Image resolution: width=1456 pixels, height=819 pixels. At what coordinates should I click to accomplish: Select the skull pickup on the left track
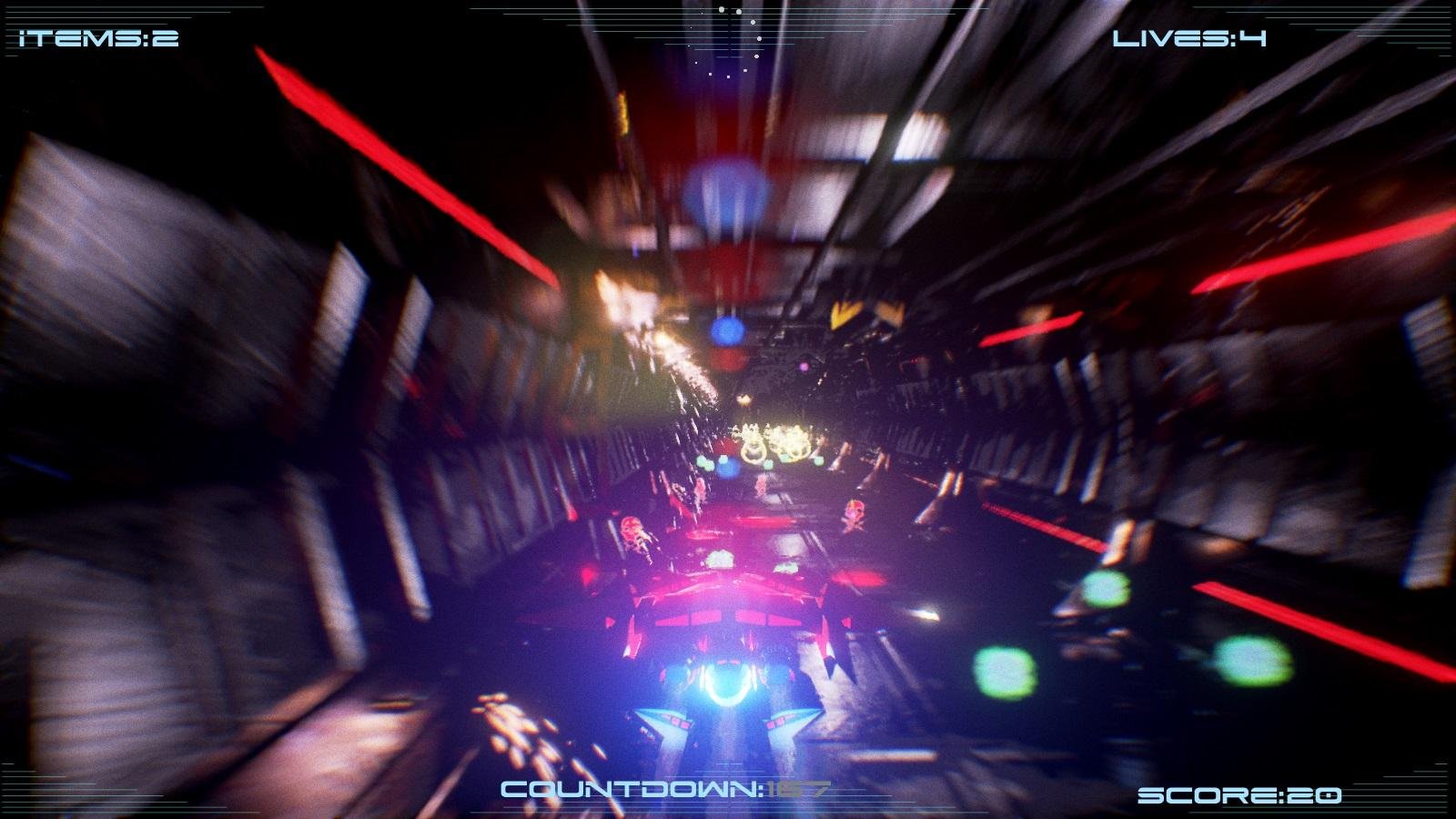pos(631,531)
